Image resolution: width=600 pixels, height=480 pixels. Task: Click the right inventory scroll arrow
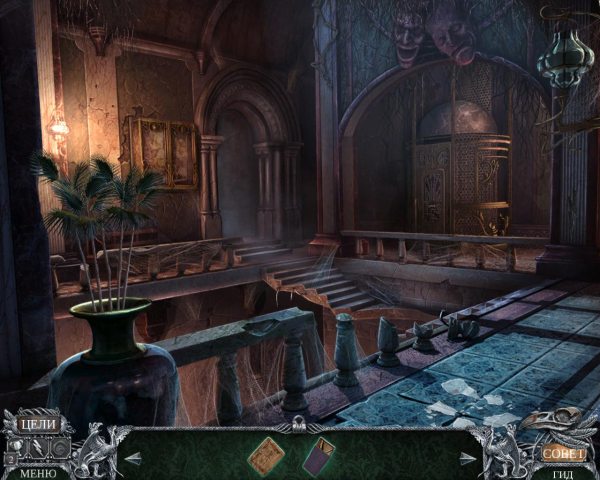pyautogui.click(x=468, y=457)
